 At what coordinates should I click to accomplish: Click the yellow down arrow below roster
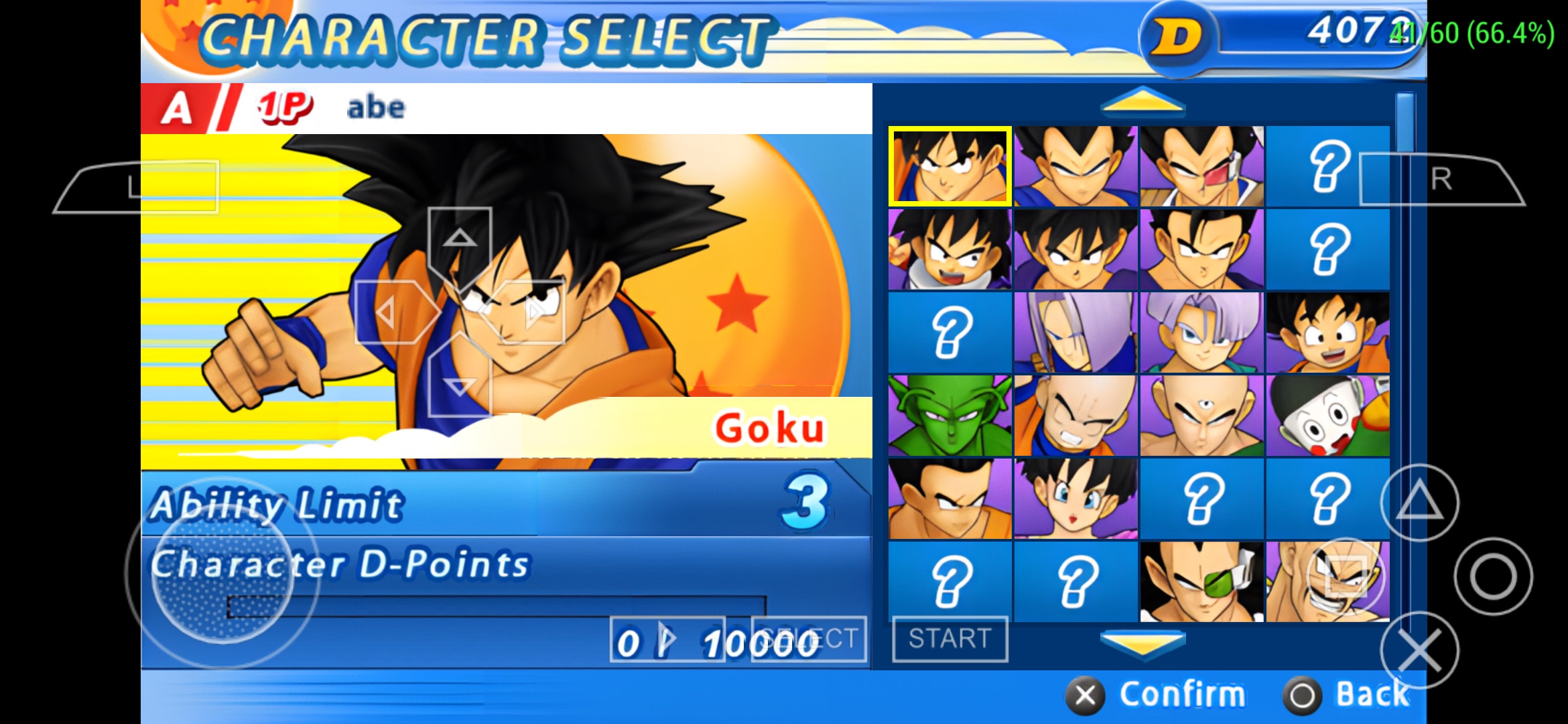click(x=1142, y=644)
